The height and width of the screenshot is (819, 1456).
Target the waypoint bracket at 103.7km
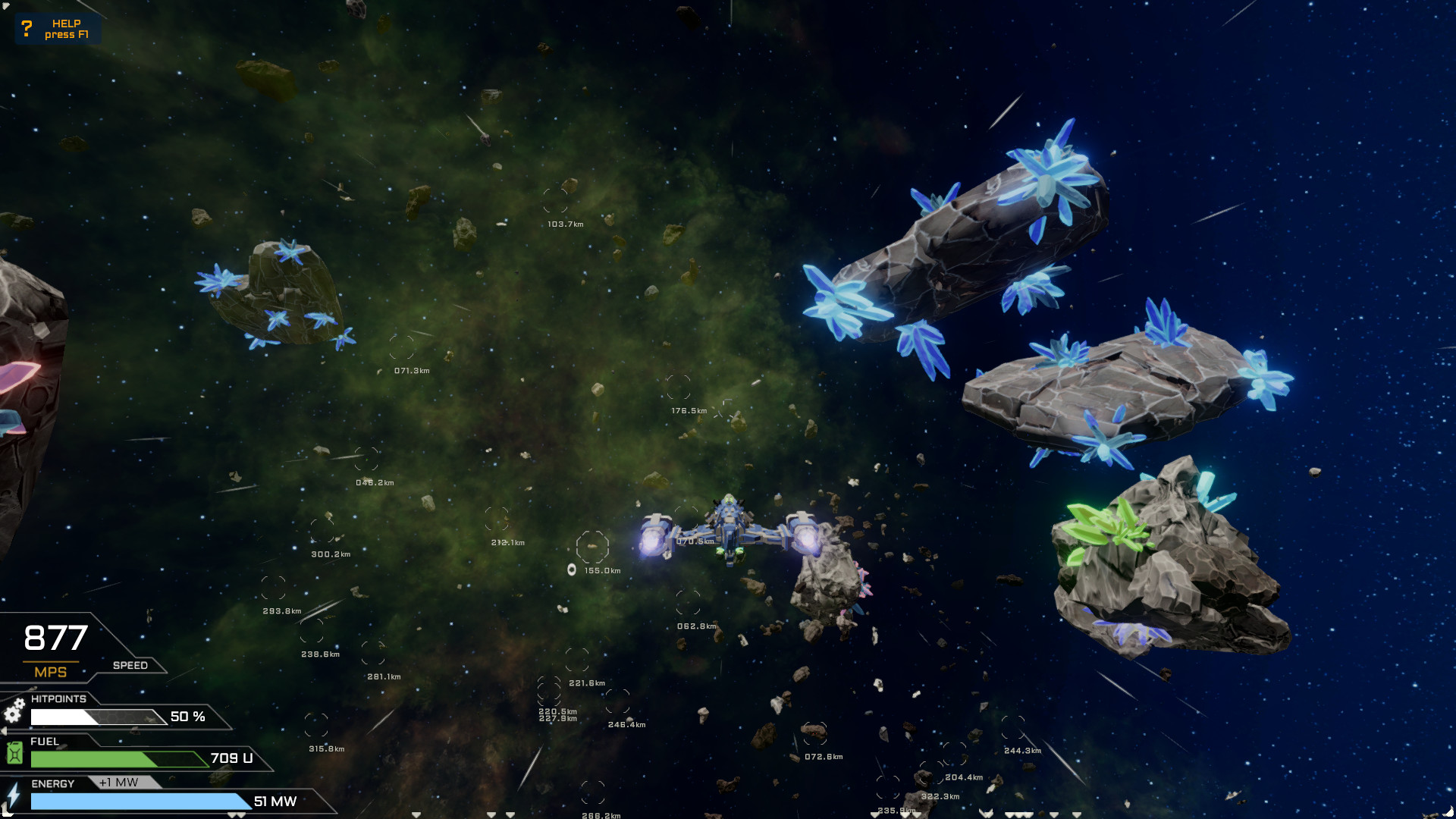(x=555, y=201)
